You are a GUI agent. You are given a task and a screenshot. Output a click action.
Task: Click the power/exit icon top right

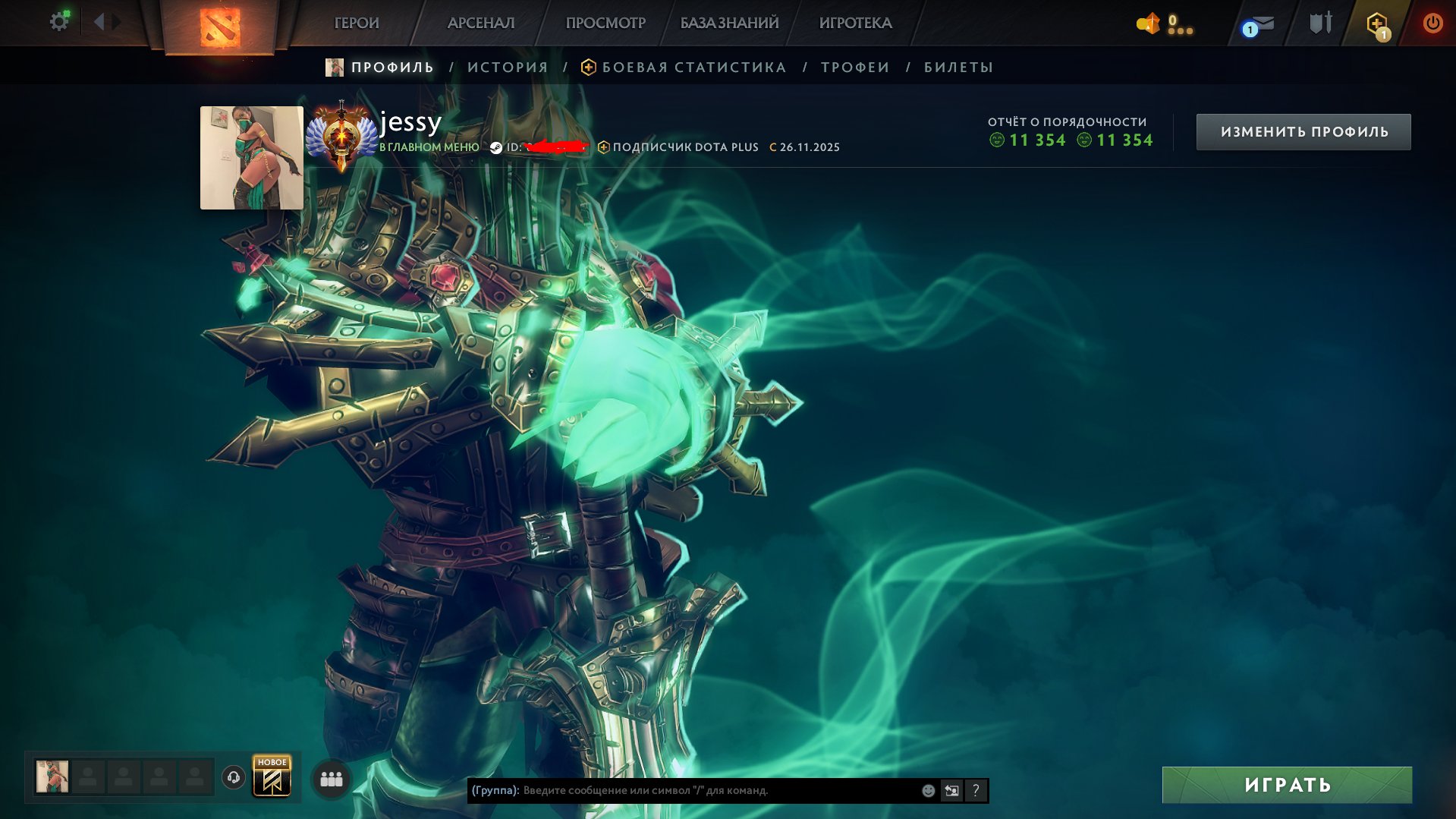(1432, 24)
